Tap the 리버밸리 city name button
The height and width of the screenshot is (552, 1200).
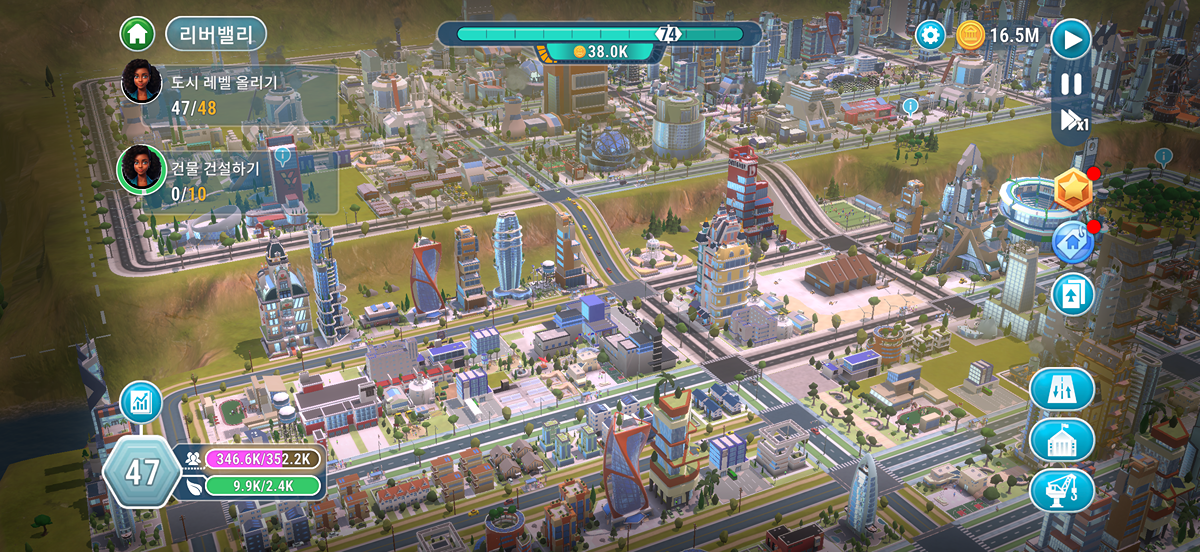coord(216,34)
